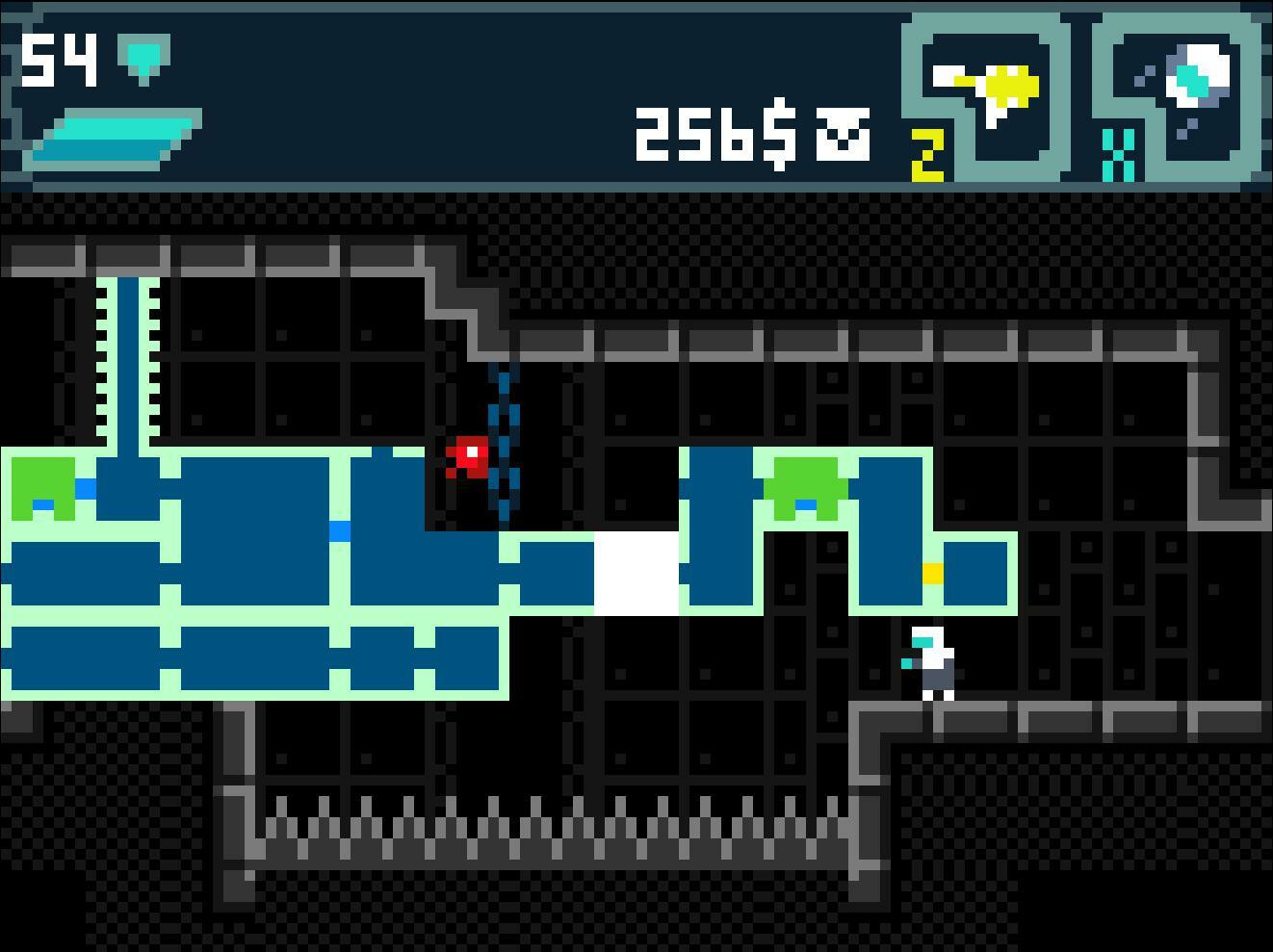Click the white glowing doorway tile
This screenshot has width=1273, height=952.
(636, 573)
